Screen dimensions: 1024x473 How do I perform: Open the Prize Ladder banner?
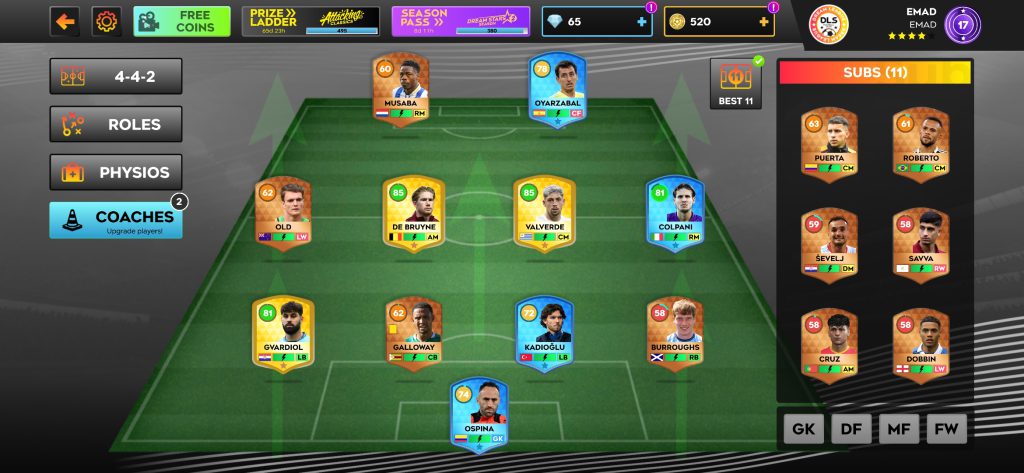(x=311, y=21)
